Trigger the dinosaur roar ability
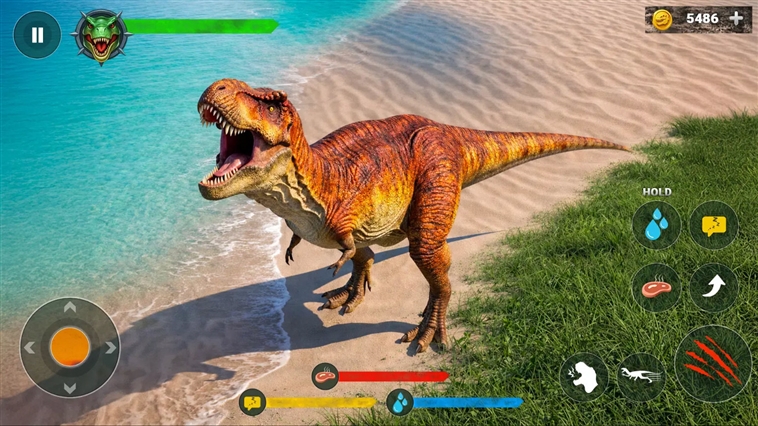The image size is (758, 426). [x=584, y=376]
